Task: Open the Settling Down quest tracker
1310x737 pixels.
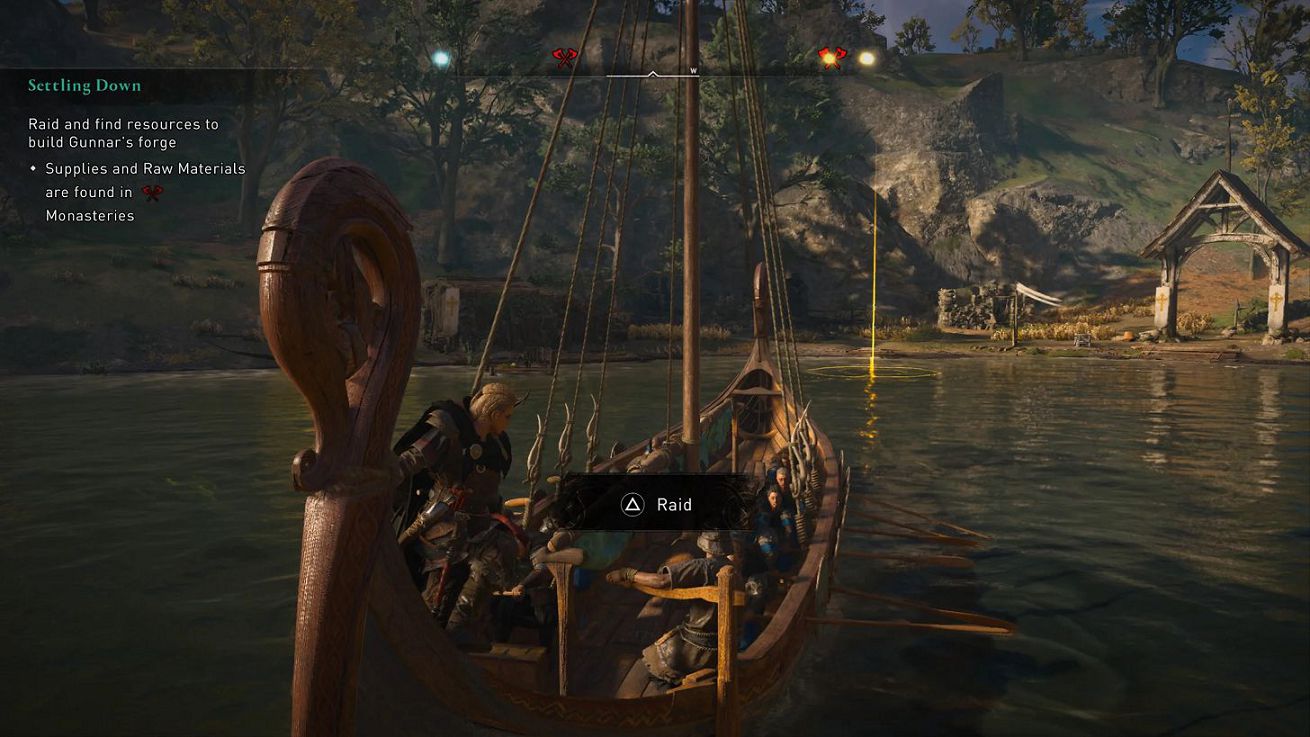Action: [x=85, y=86]
